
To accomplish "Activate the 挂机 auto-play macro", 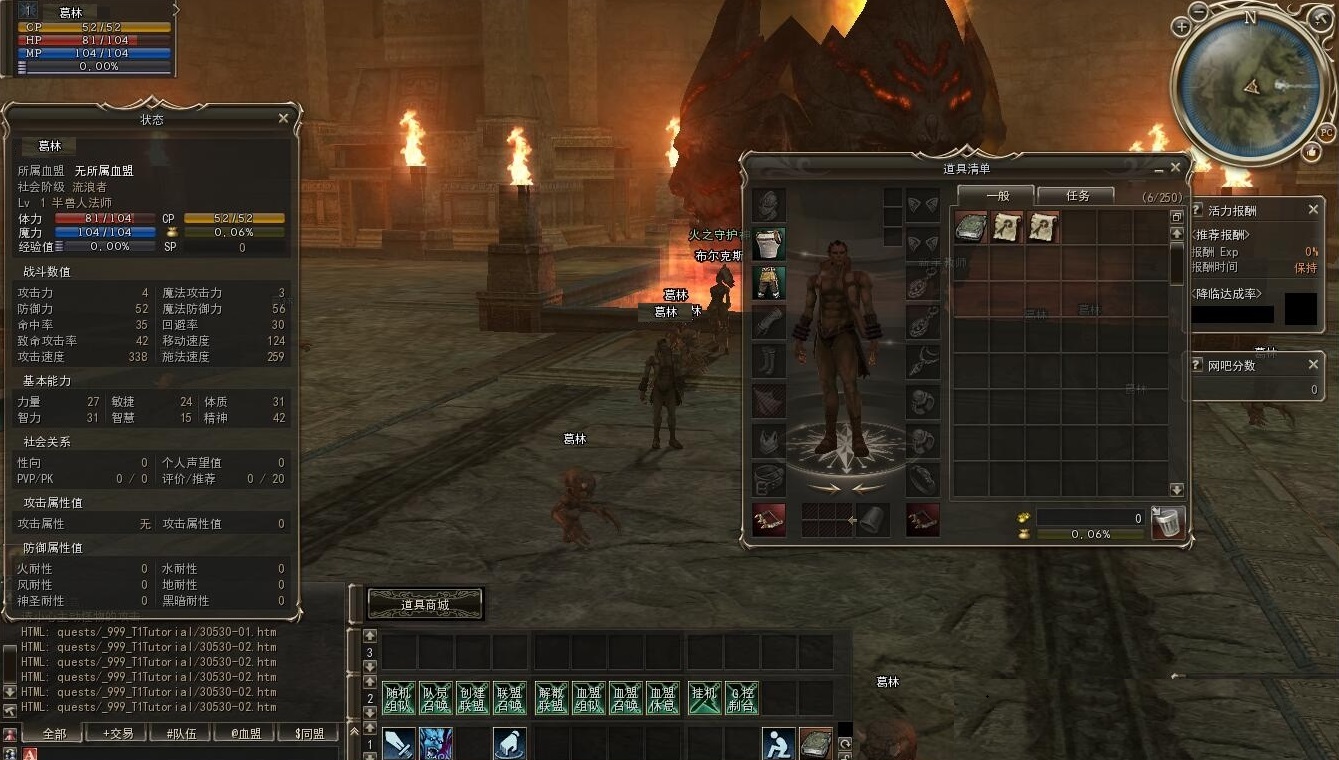I will pos(704,698).
